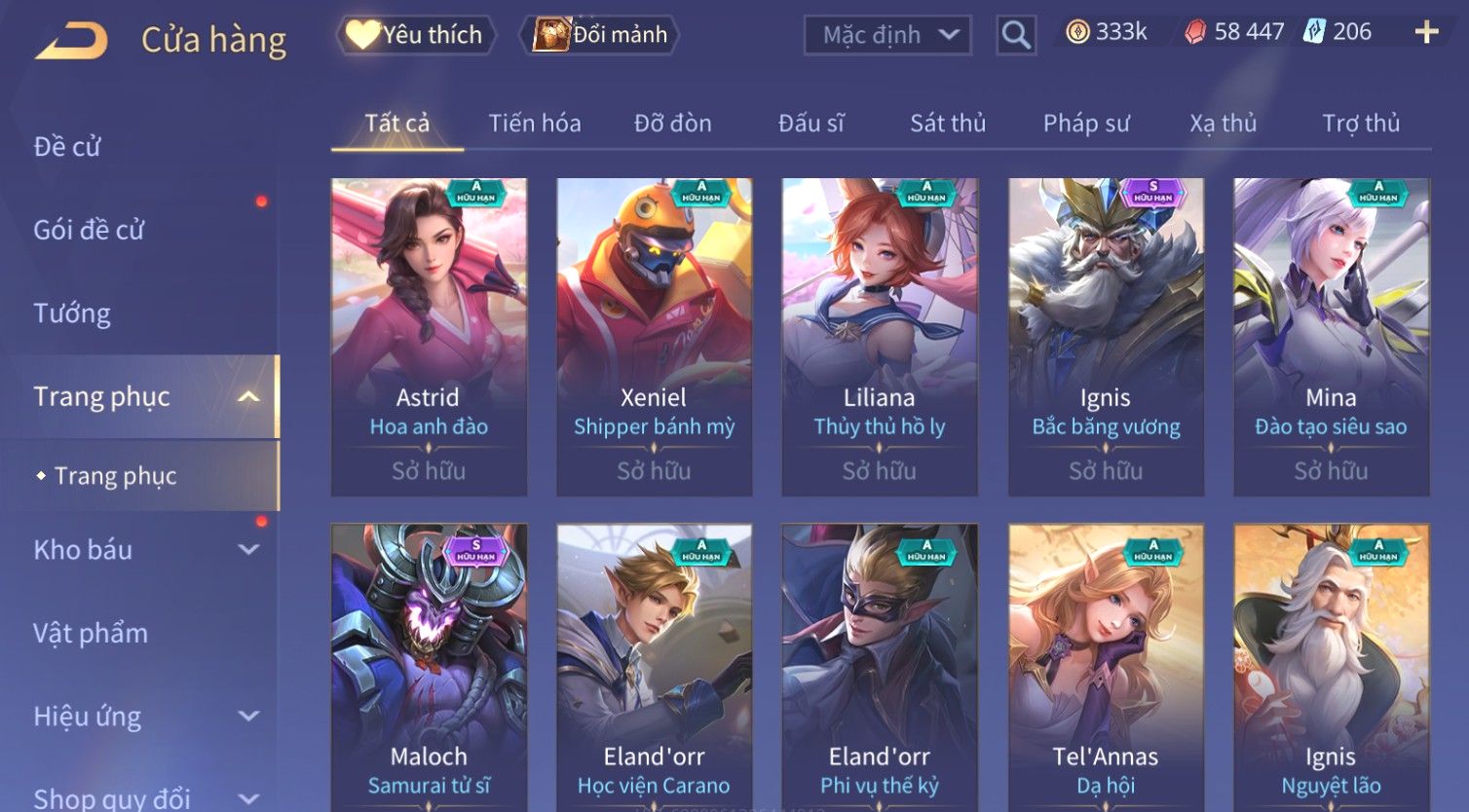This screenshot has width=1469, height=812.
Task: Show the Pháp sư skins tab
Action: point(1086,124)
